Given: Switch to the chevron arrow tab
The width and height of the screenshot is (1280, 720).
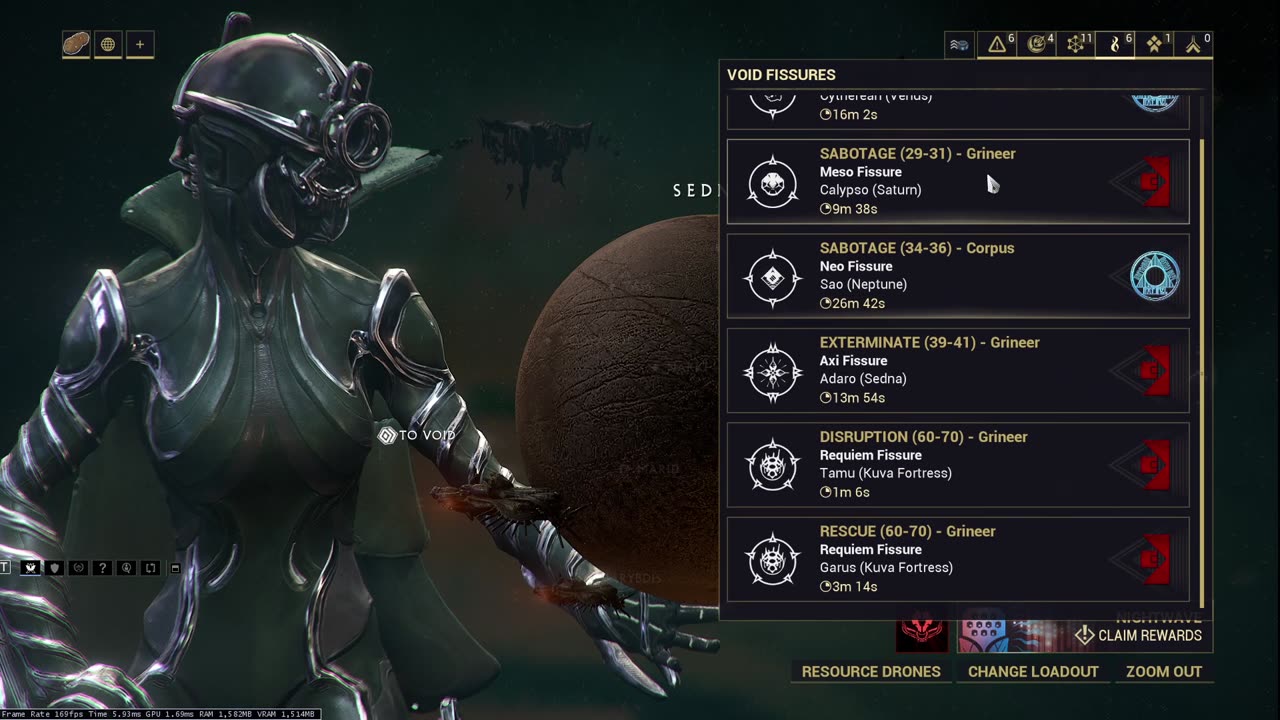Looking at the screenshot, I should [1194, 44].
